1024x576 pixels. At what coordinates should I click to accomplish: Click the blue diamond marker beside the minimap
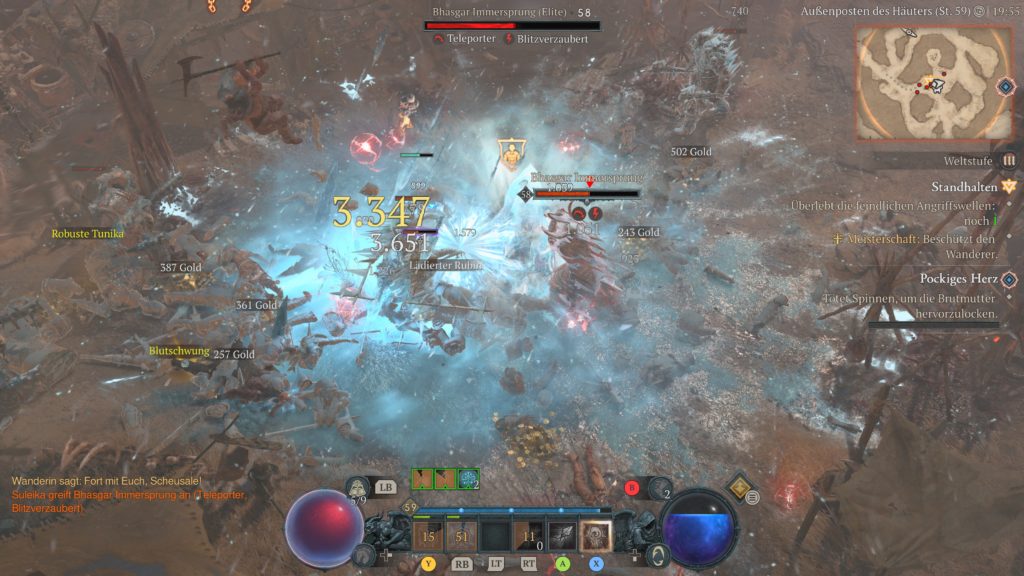click(x=1005, y=86)
